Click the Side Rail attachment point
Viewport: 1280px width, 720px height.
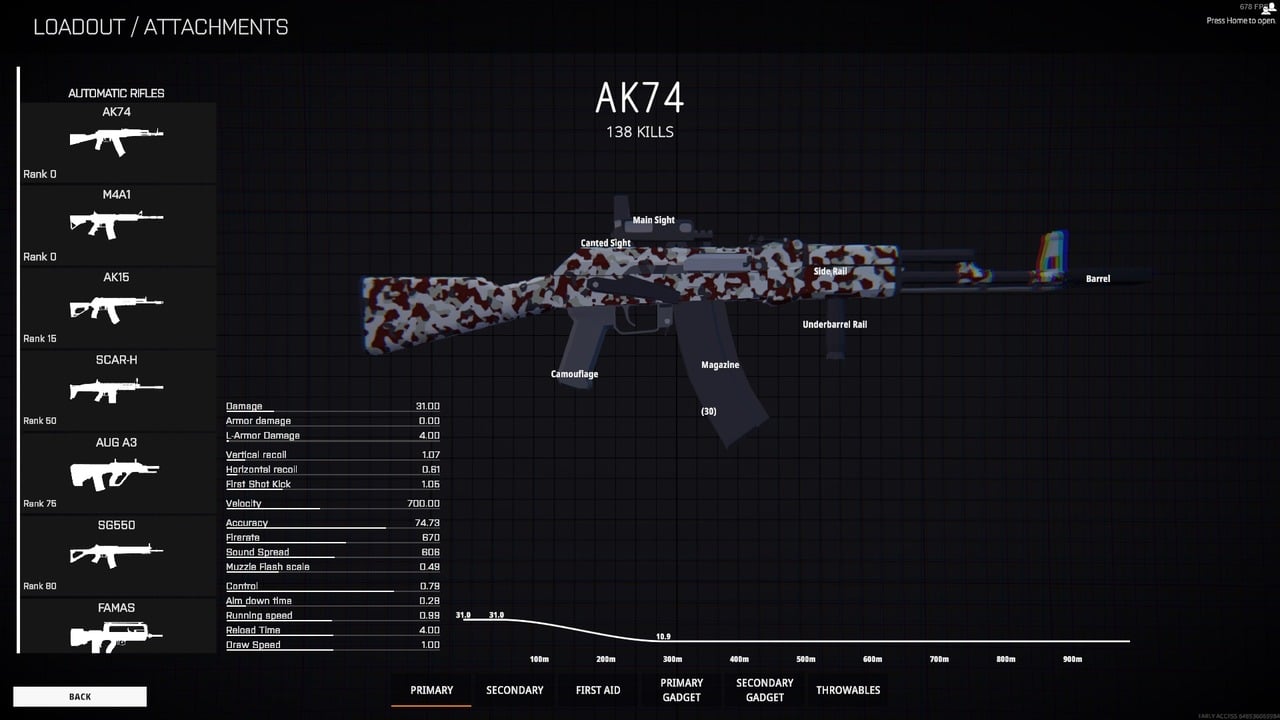pyautogui.click(x=828, y=270)
